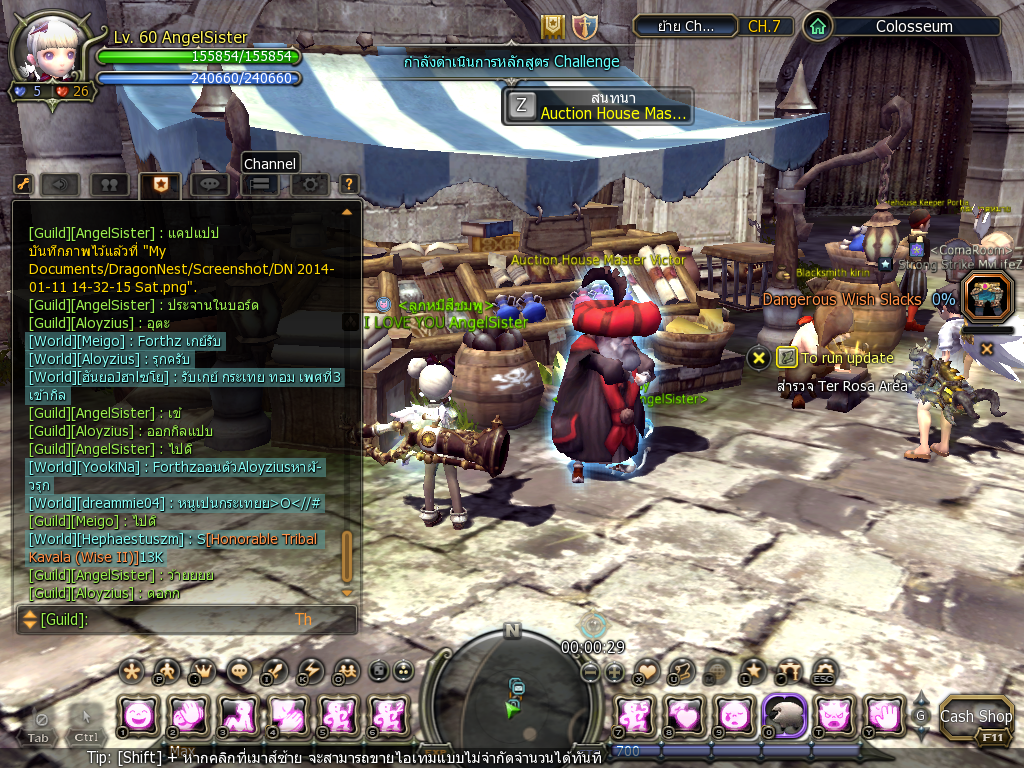Use the laughing face emote skill
1024x768 pixels.
coord(138,715)
